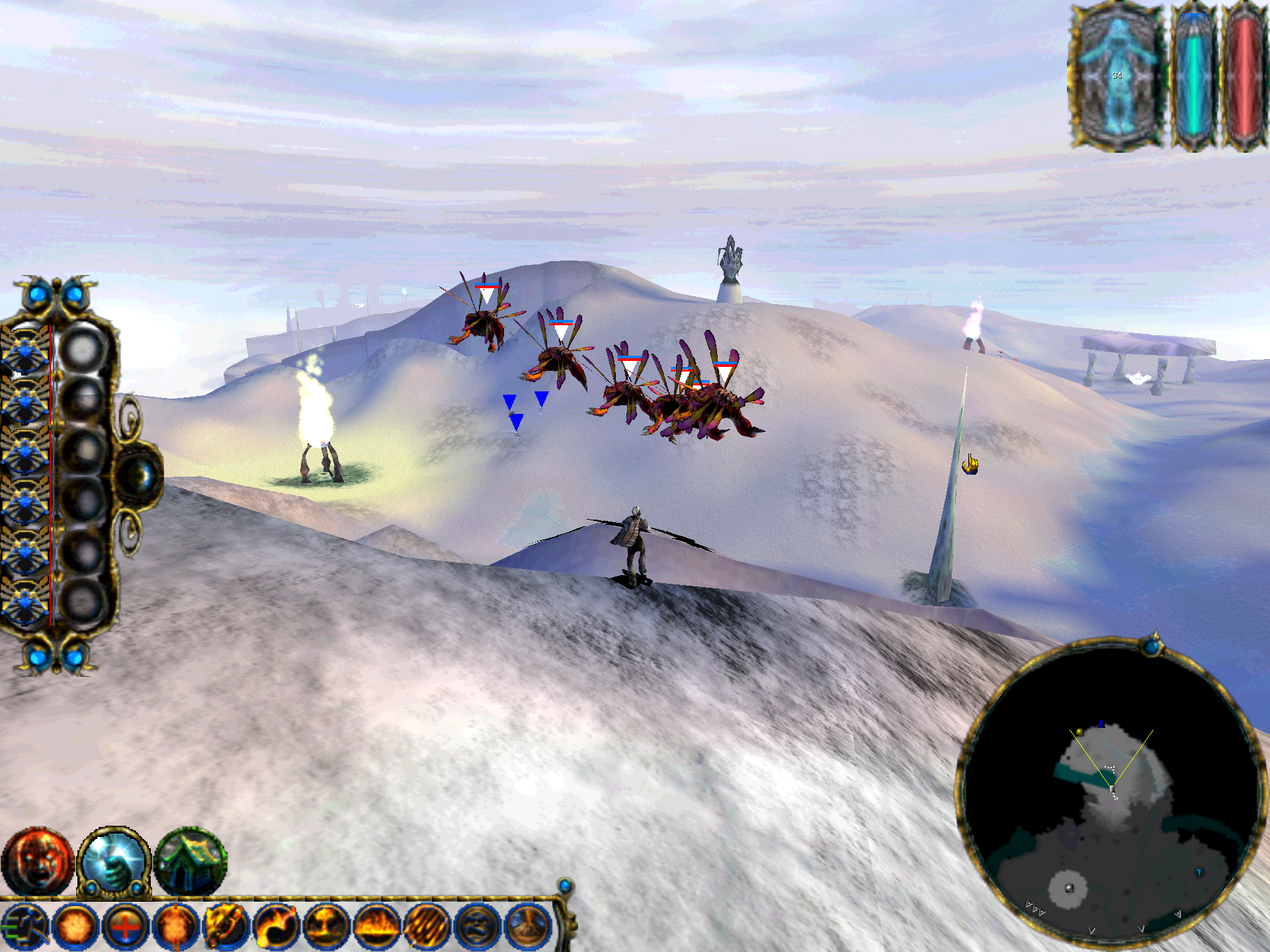Open the green tent structures tab
This screenshot has width=1270, height=952.
pyautogui.click(x=190, y=861)
